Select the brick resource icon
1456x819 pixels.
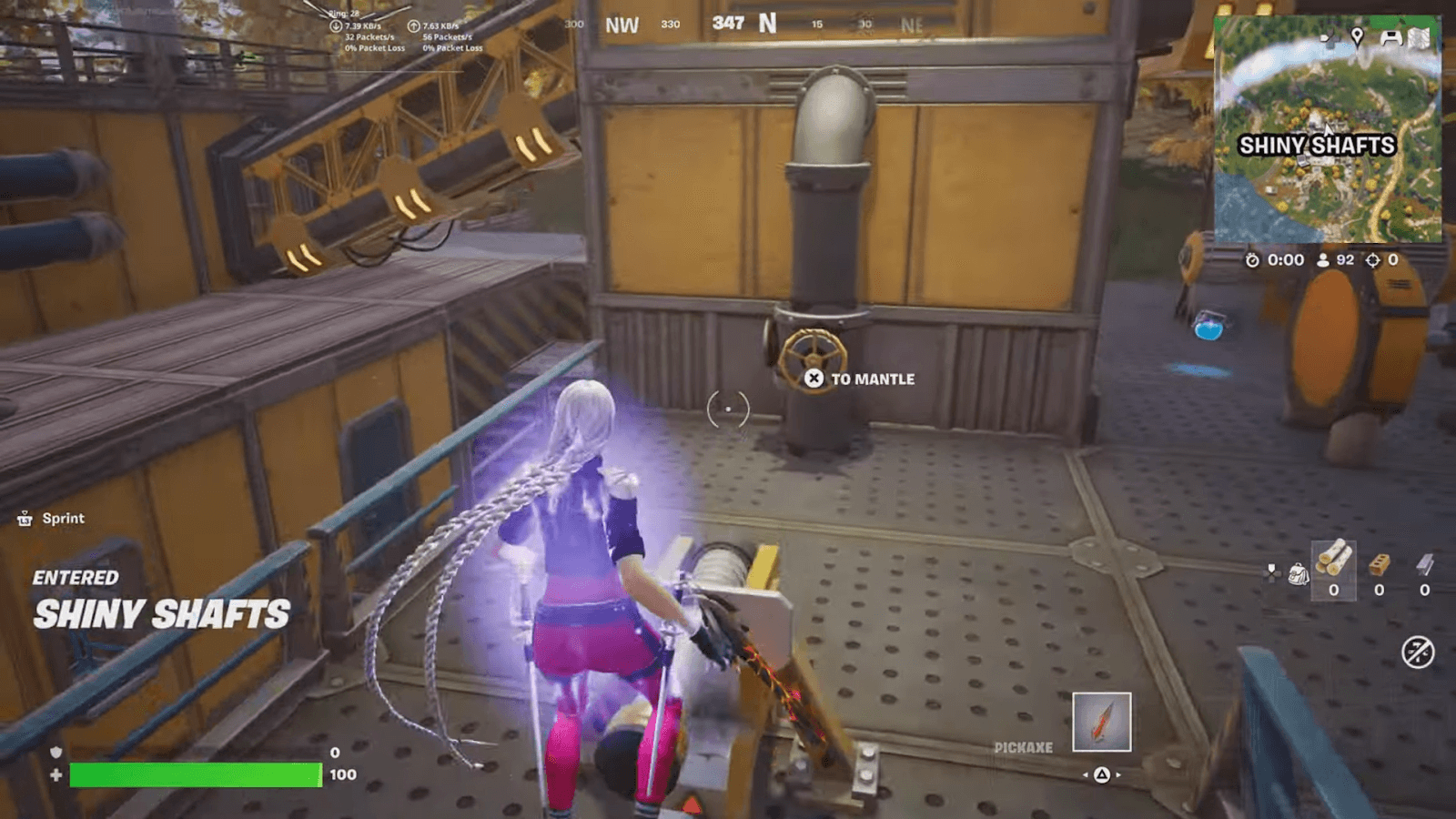point(1379,564)
